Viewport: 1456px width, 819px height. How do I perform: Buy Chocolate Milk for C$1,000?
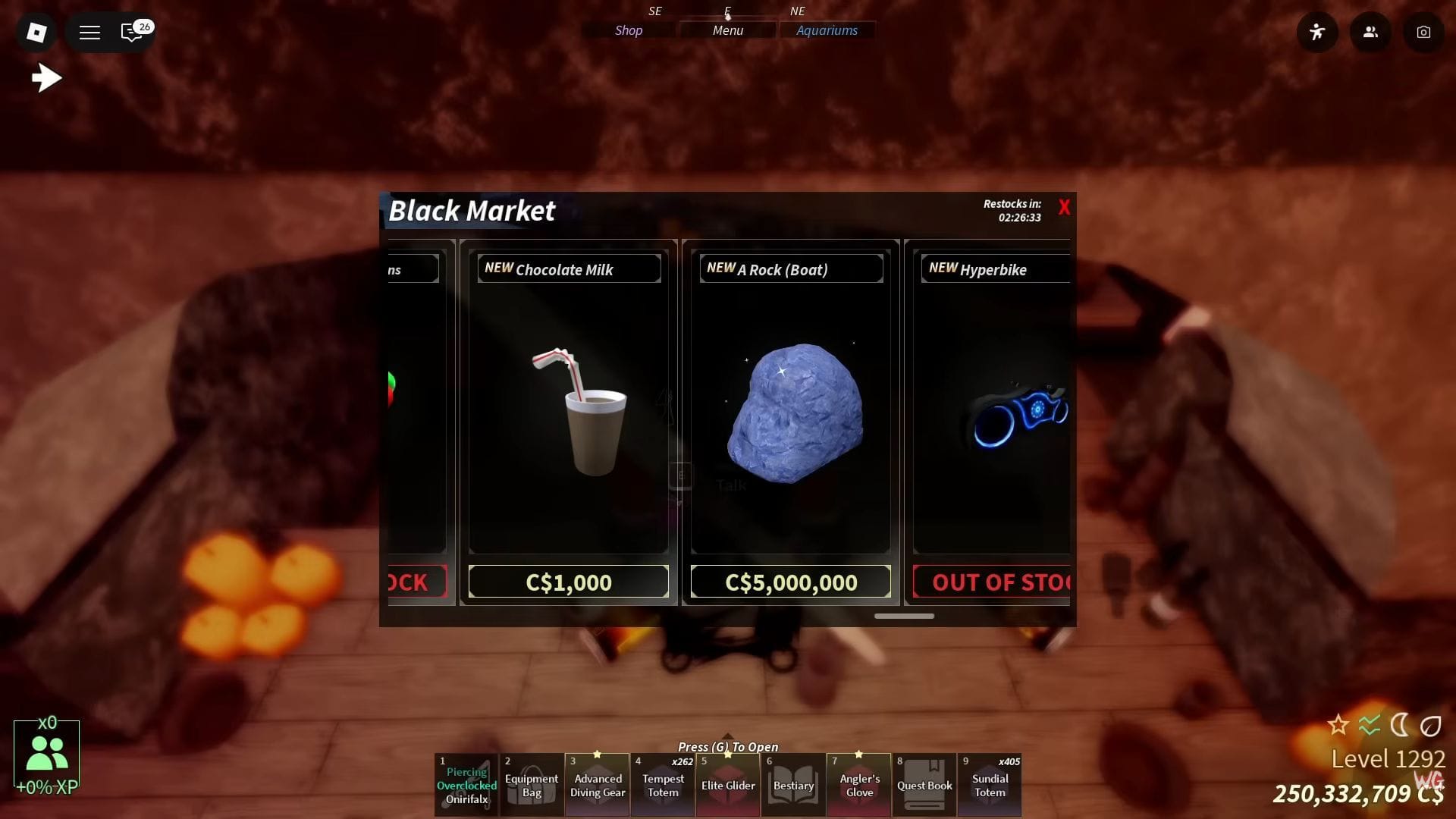tap(568, 582)
